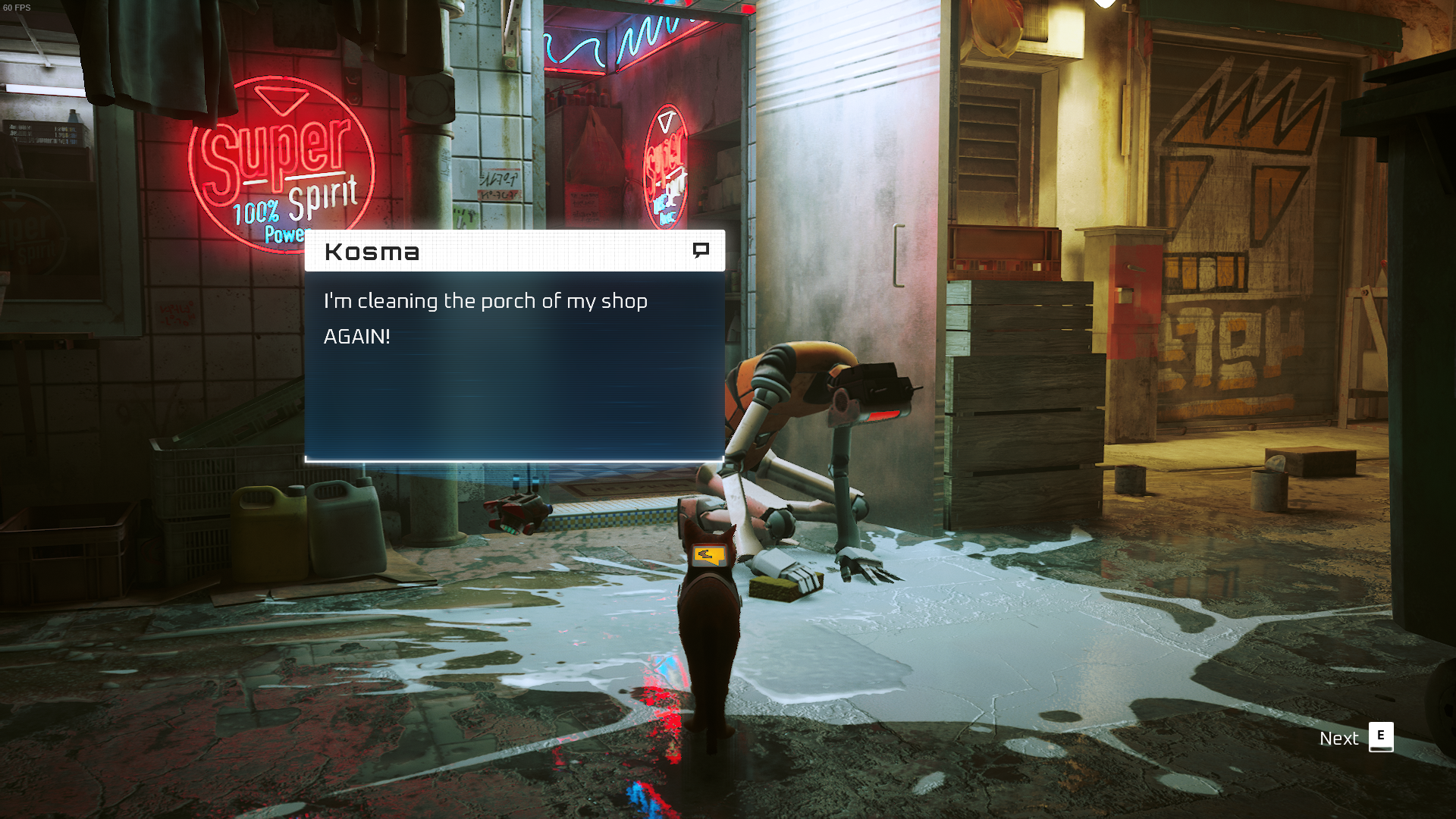The image size is (1456, 819).
Task: Click the speech bubble icon in Kosma's dialogue header
Action: point(701,250)
